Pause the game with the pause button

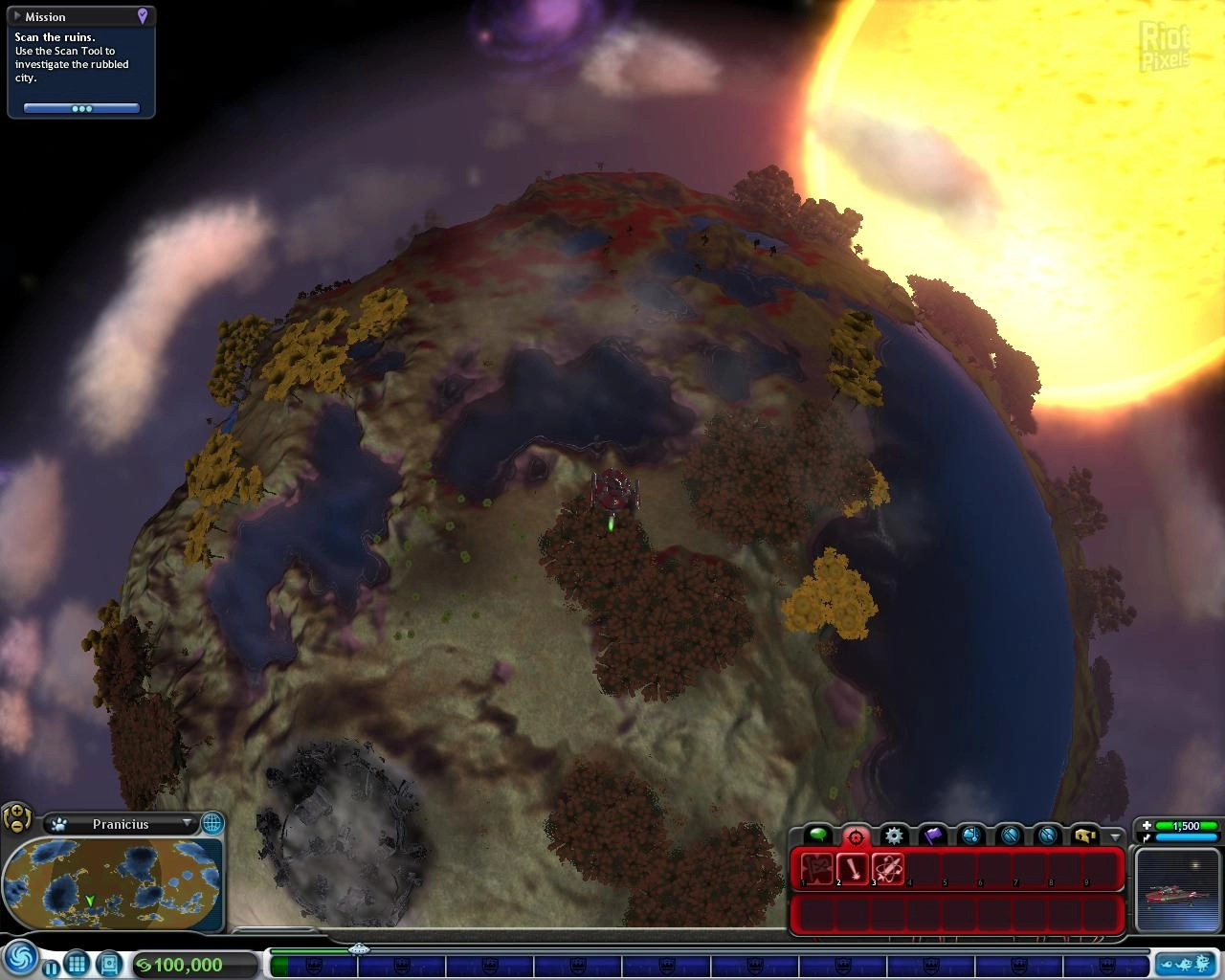pos(51,968)
